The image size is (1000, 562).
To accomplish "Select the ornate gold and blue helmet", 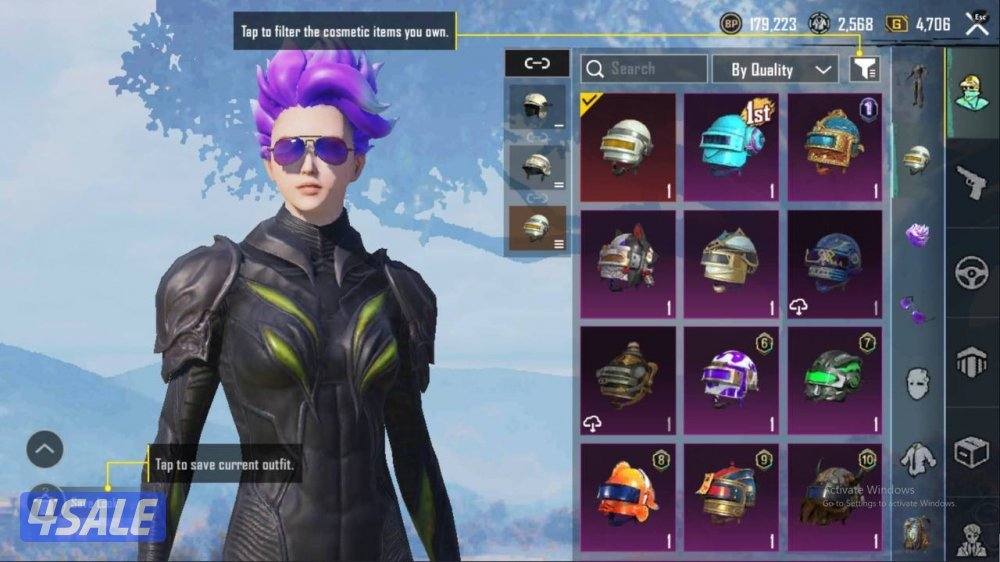I will click(834, 147).
